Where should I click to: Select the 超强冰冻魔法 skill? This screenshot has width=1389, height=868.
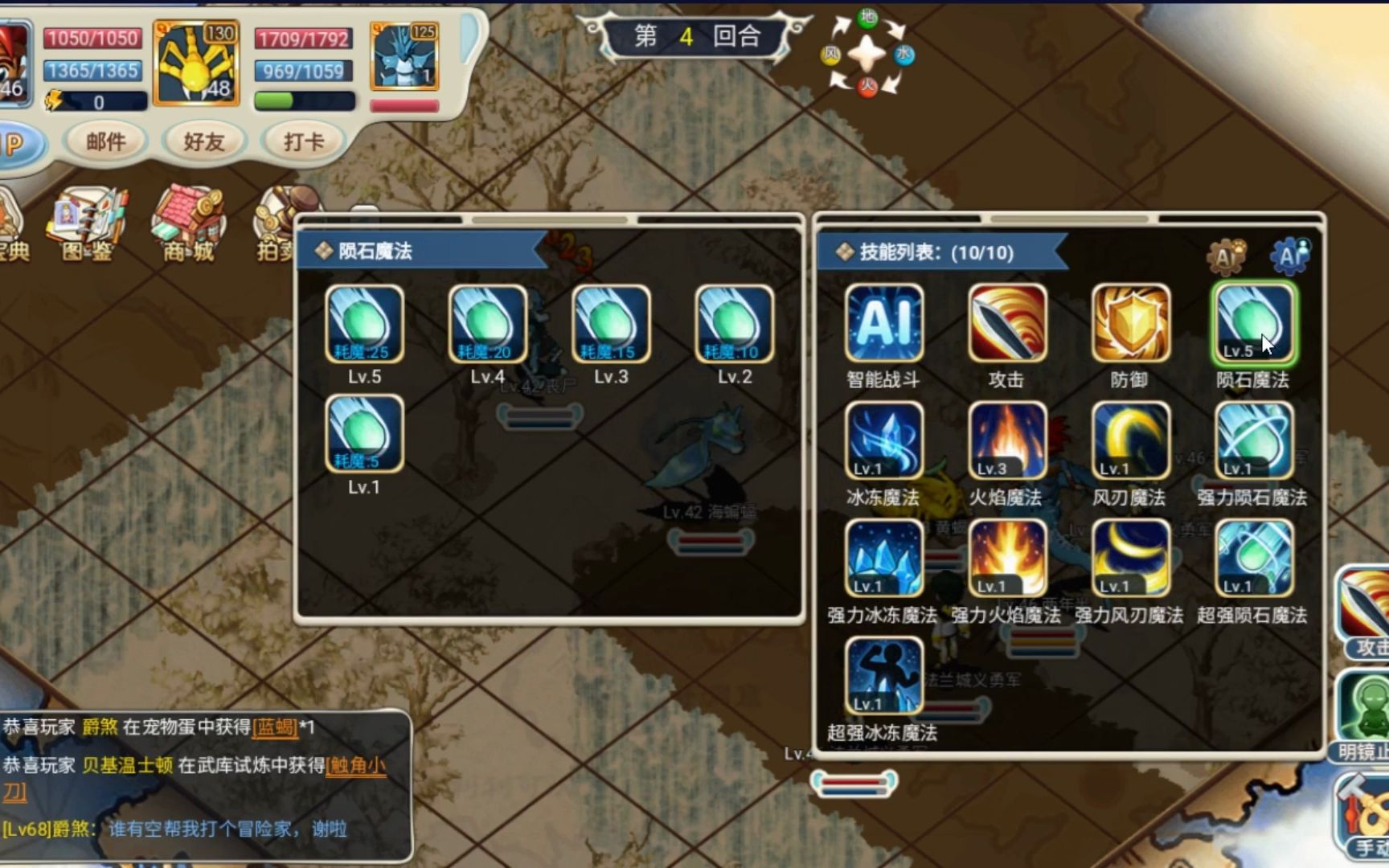click(x=883, y=677)
